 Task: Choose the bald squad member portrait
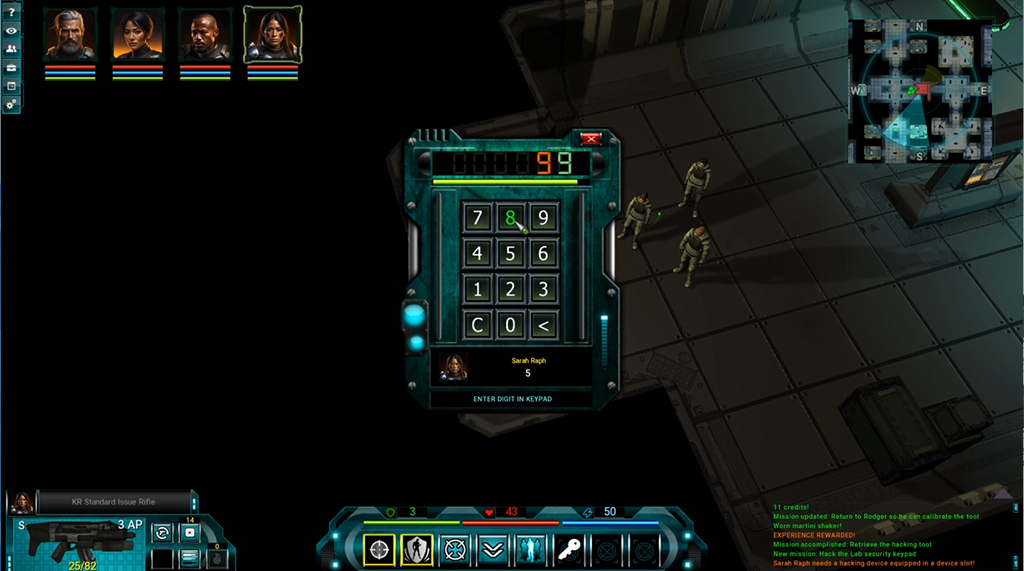pos(204,35)
